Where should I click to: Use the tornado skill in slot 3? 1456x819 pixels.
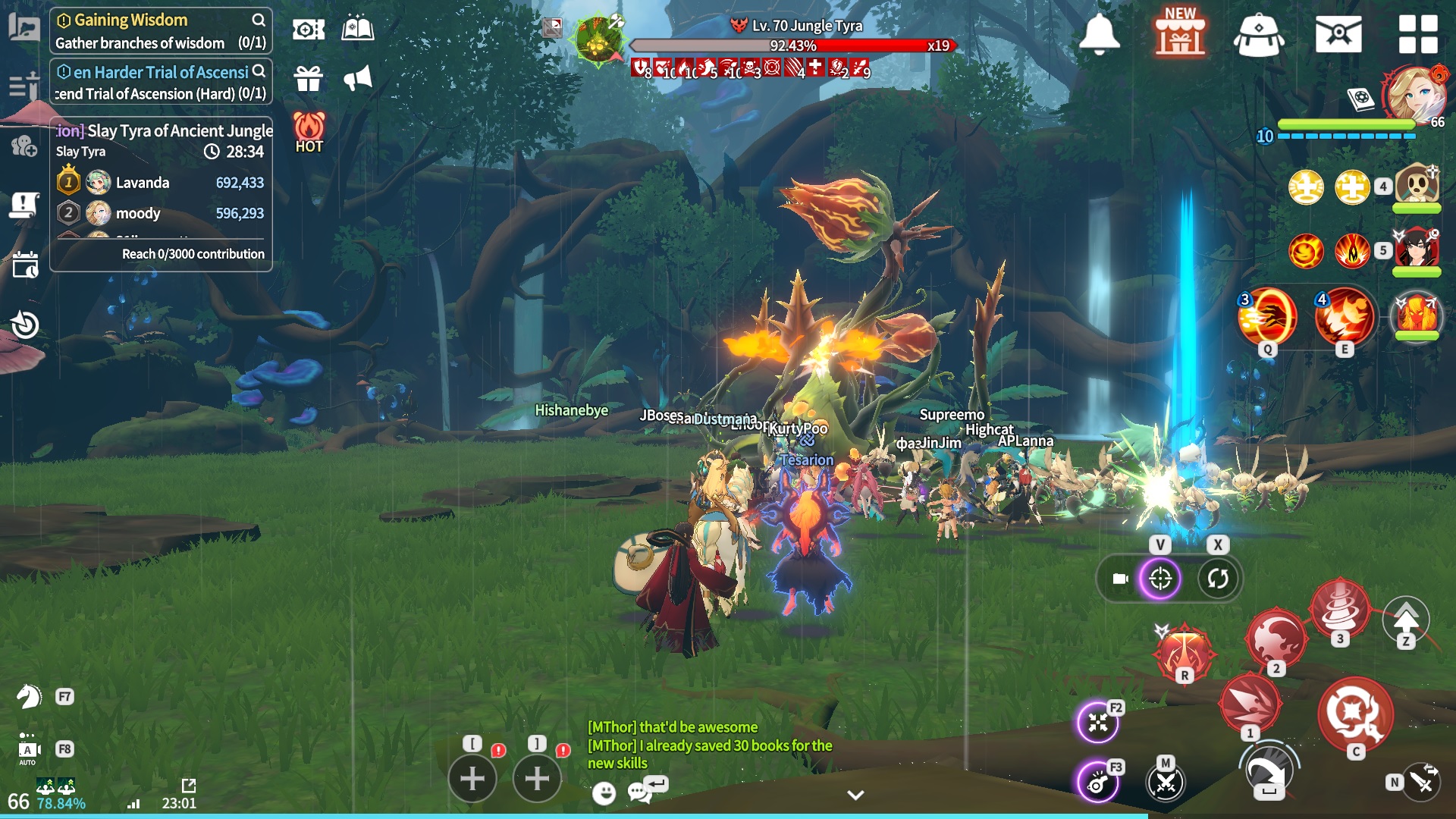click(1340, 609)
